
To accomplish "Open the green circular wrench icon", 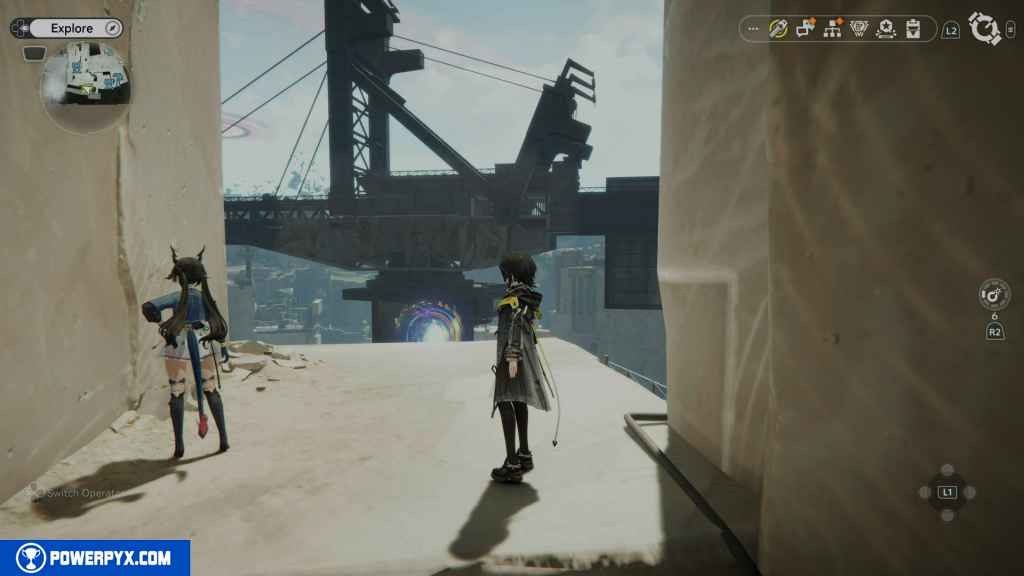I will pos(778,29).
